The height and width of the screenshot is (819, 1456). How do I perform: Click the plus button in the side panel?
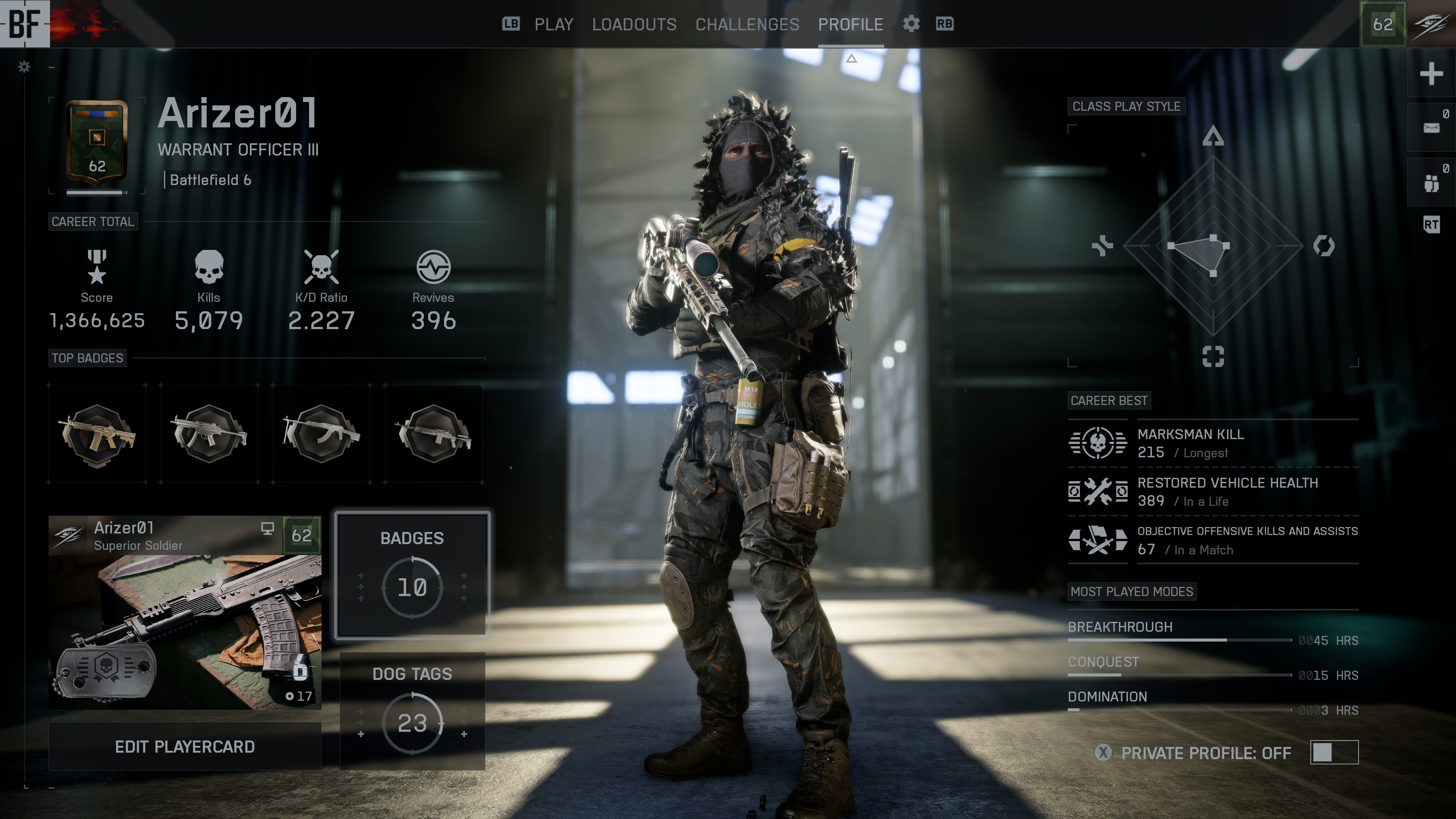click(x=1431, y=74)
